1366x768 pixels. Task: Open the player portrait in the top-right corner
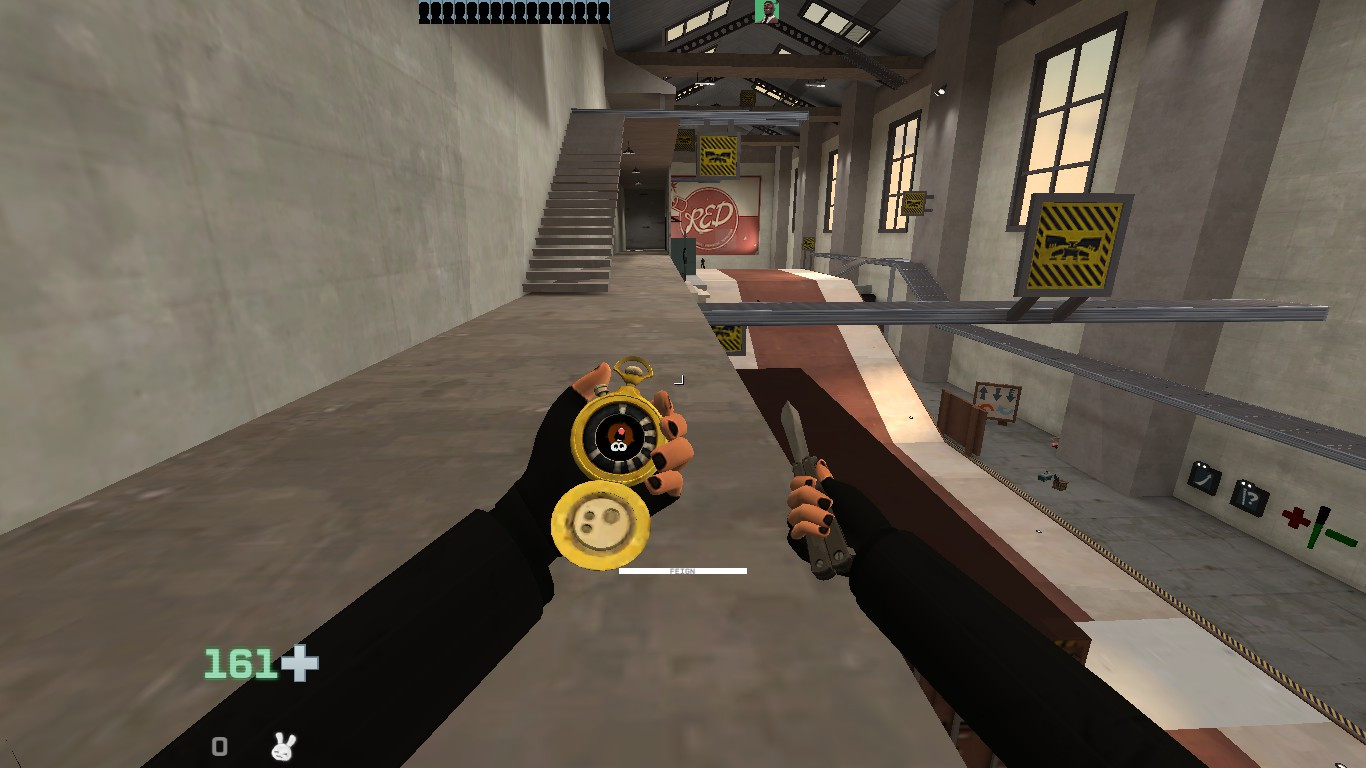[x=766, y=14]
